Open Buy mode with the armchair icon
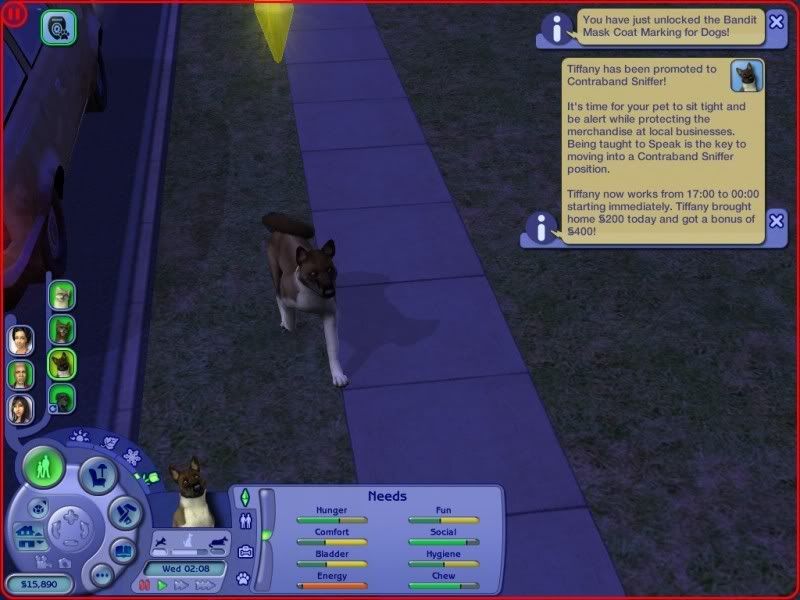The image size is (800, 600). click(97, 473)
